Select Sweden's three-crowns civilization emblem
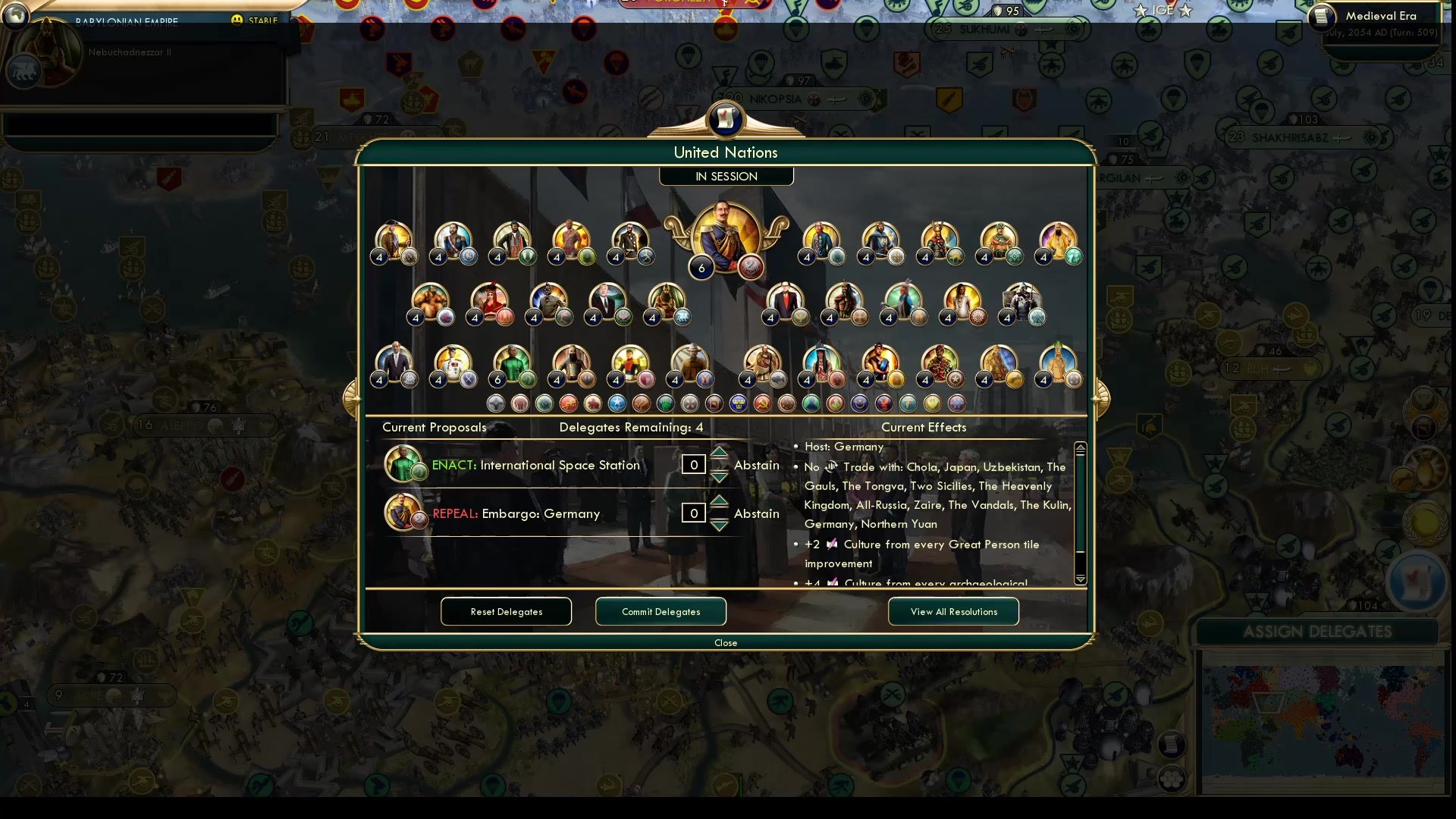1456x819 pixels. [x=739, y=403]
